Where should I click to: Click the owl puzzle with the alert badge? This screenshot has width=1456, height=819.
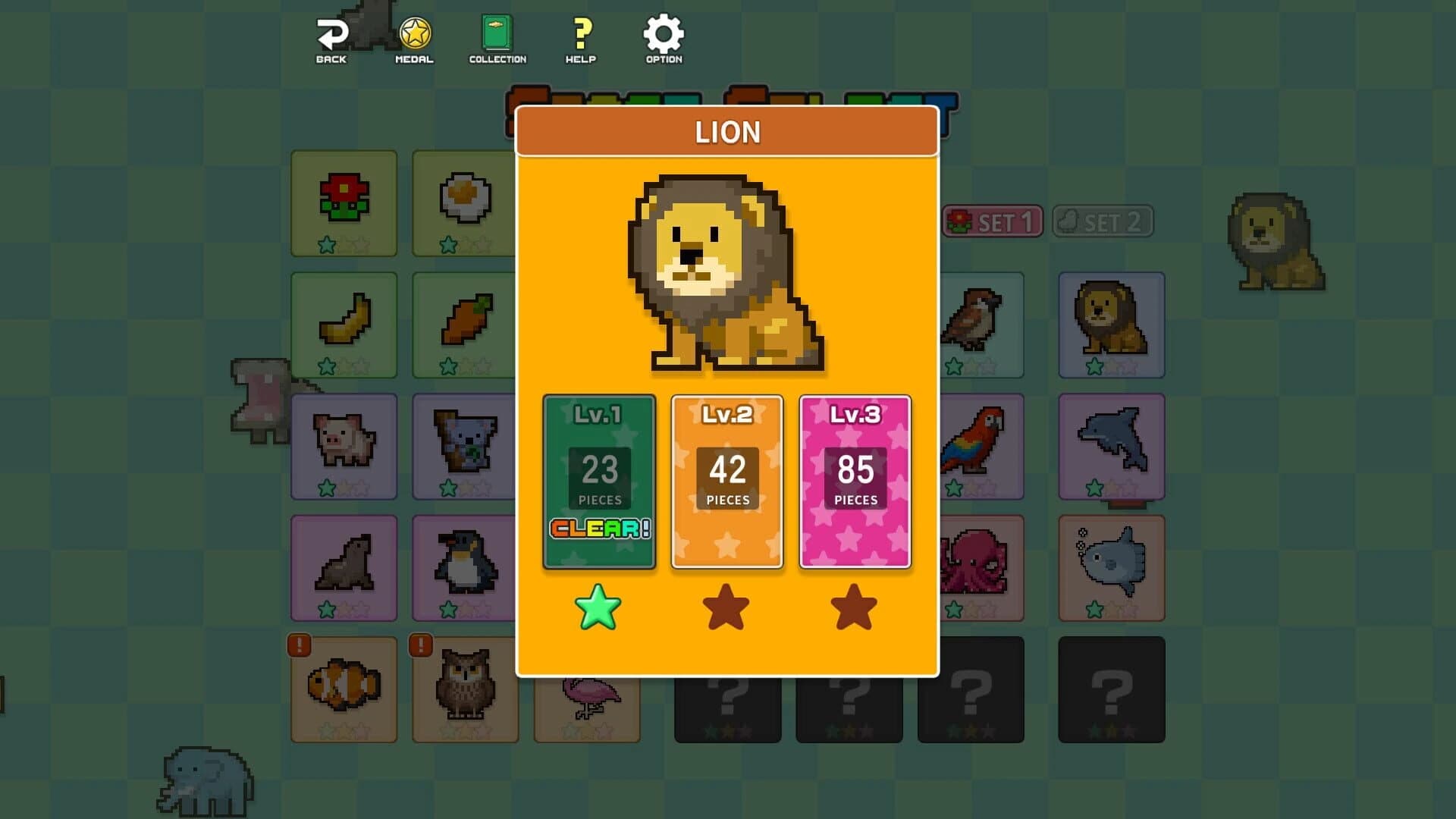(465, 690)
